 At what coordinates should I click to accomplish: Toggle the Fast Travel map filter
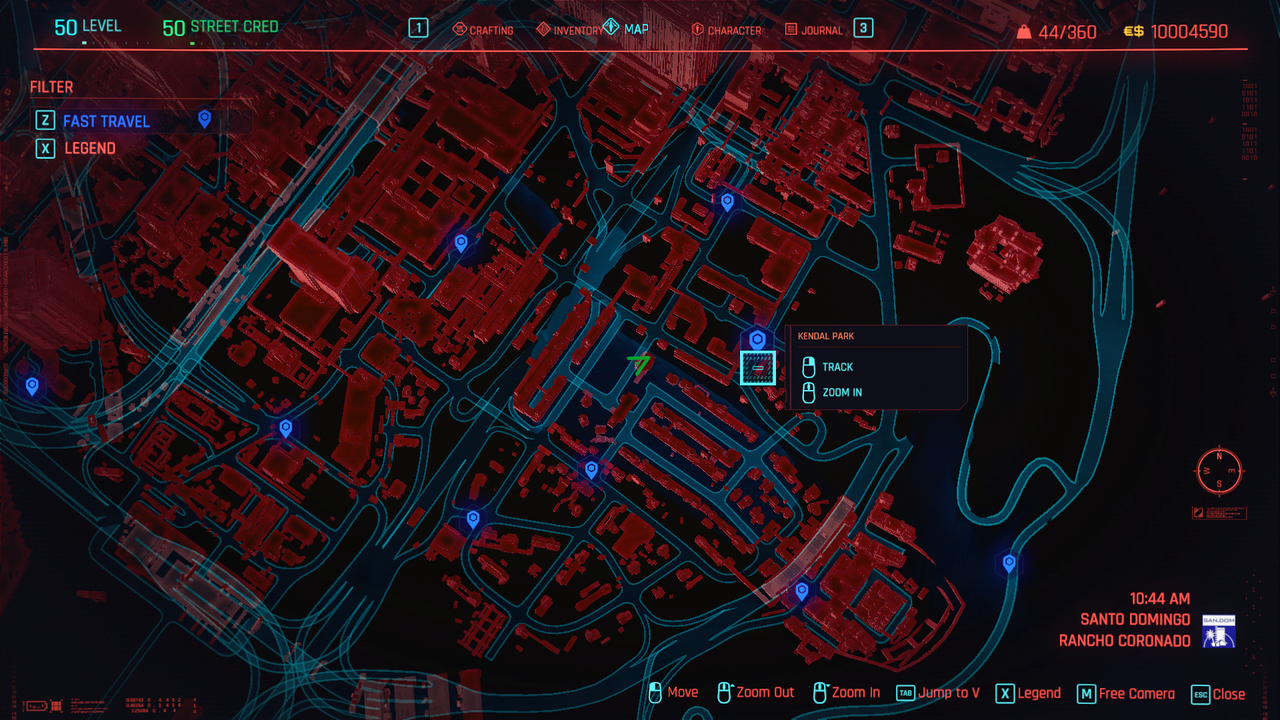click(x=106, y=121)
